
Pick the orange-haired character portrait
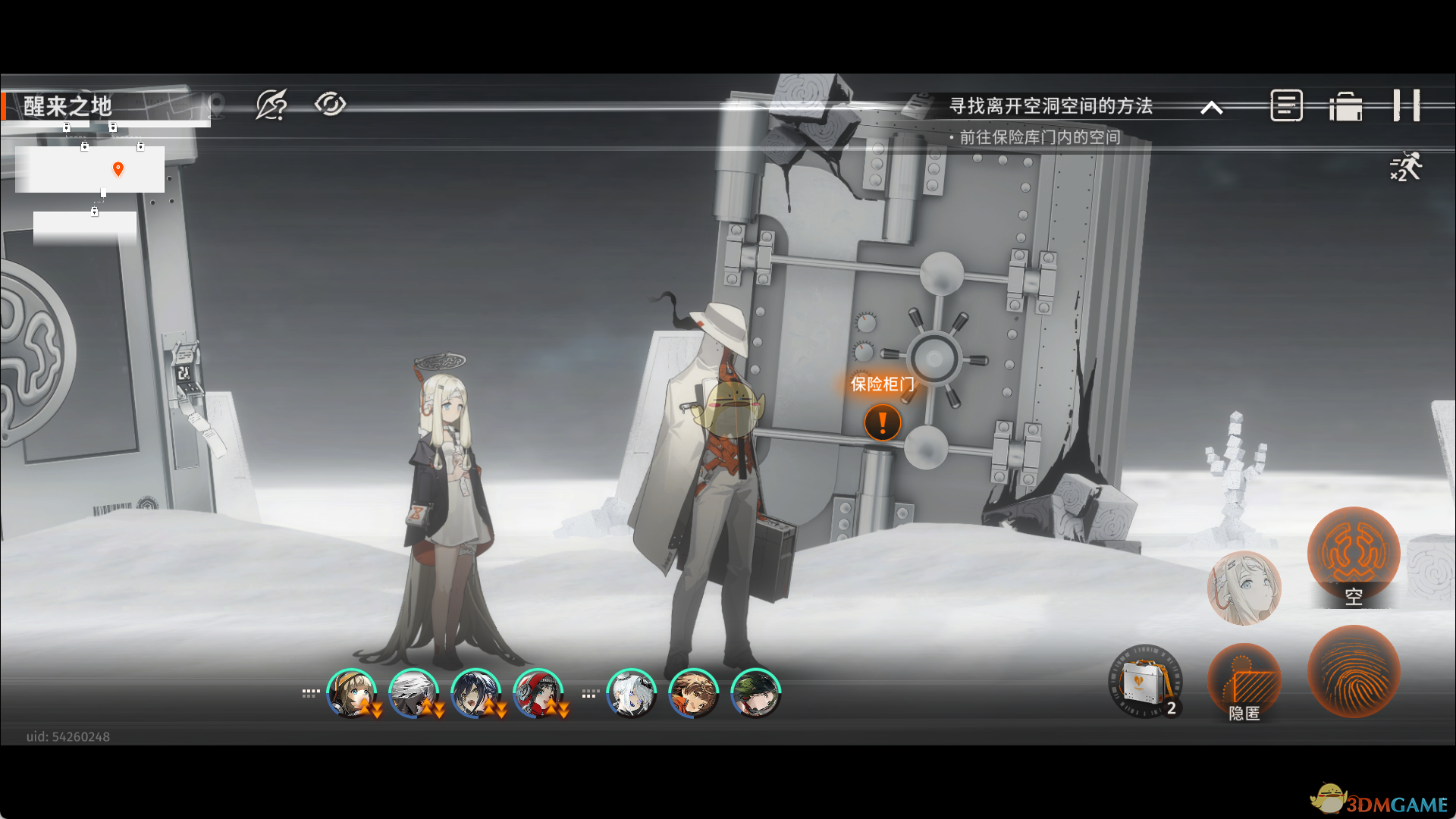point(693,693)
